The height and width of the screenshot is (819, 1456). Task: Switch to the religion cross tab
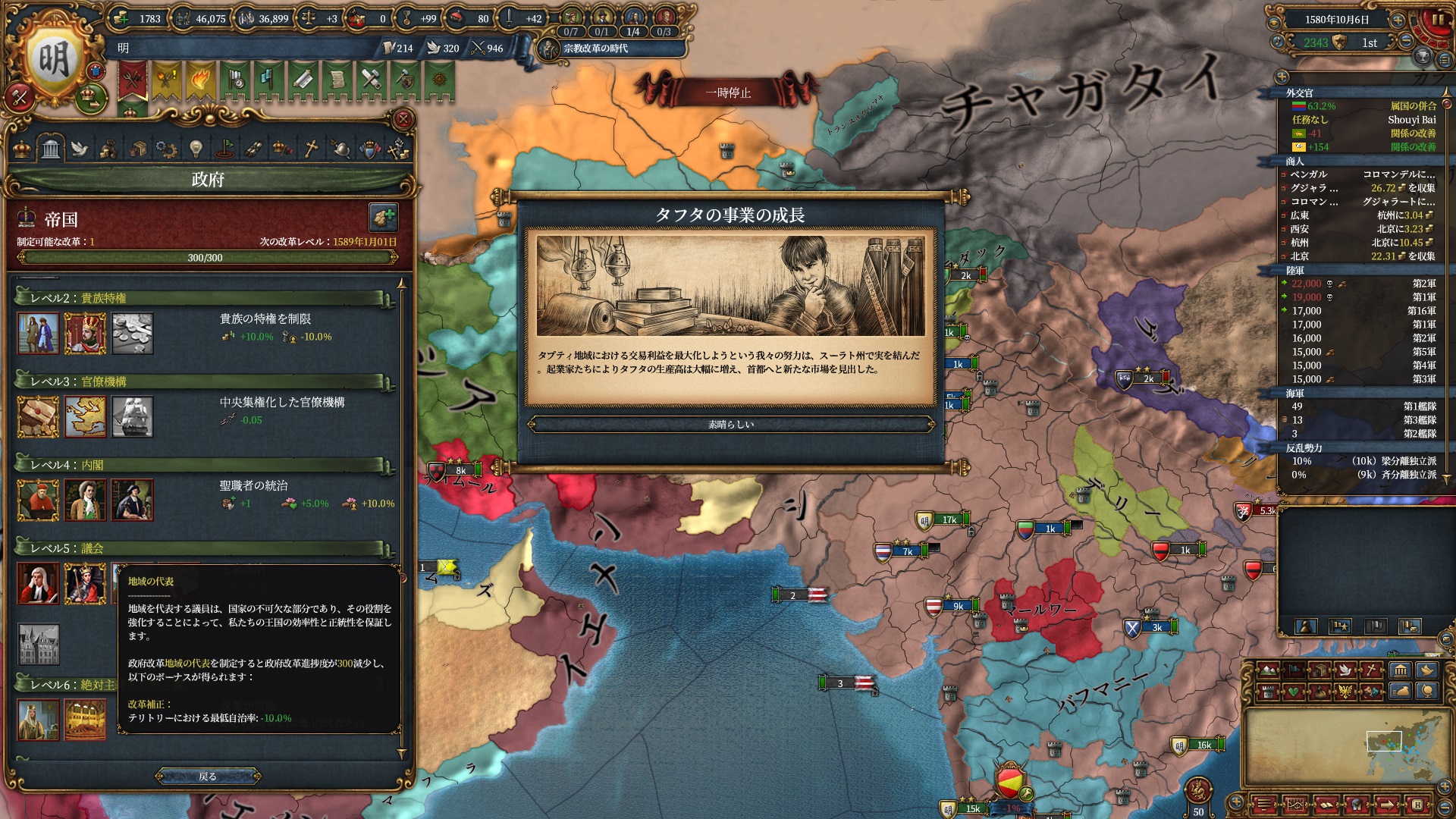click(x=311, y=149)
